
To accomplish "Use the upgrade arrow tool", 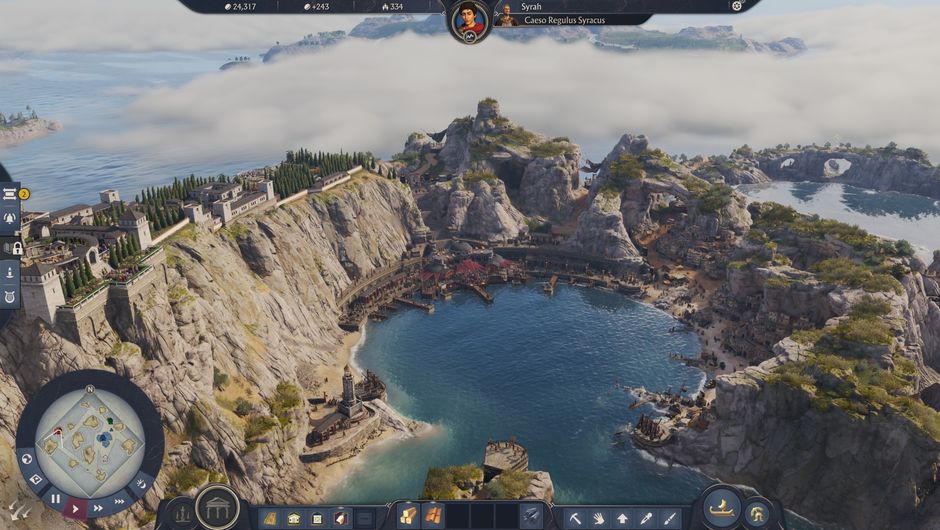I will tap(623, 518).
